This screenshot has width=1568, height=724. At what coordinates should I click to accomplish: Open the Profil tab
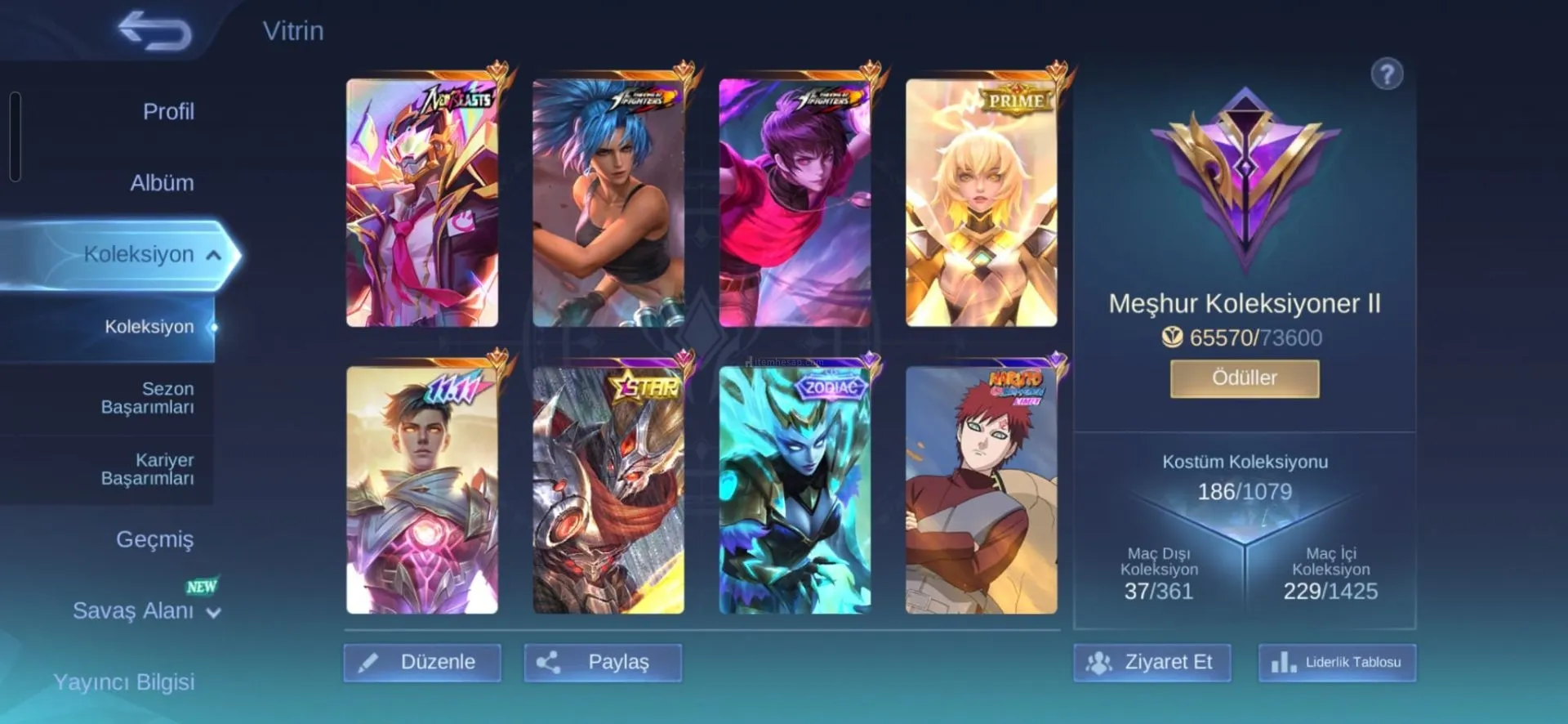point(168,111)
